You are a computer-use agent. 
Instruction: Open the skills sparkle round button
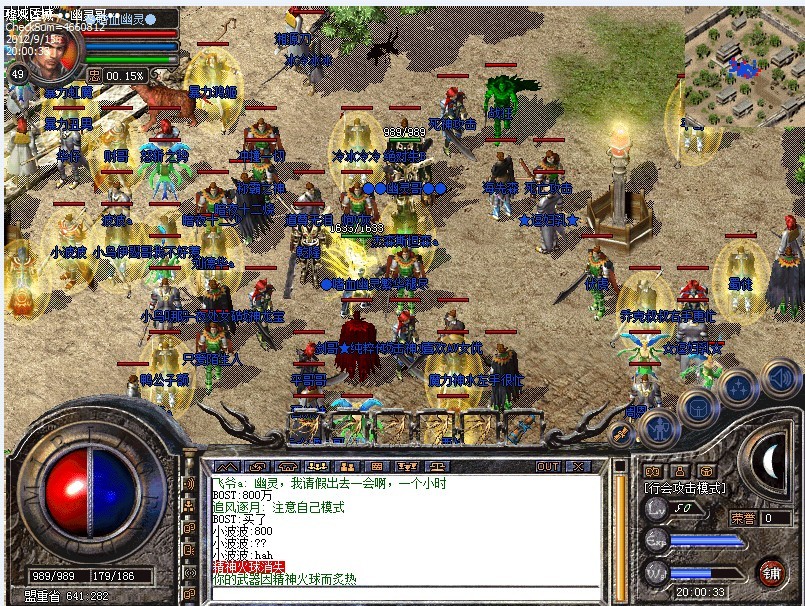click(x=738, y=389)
